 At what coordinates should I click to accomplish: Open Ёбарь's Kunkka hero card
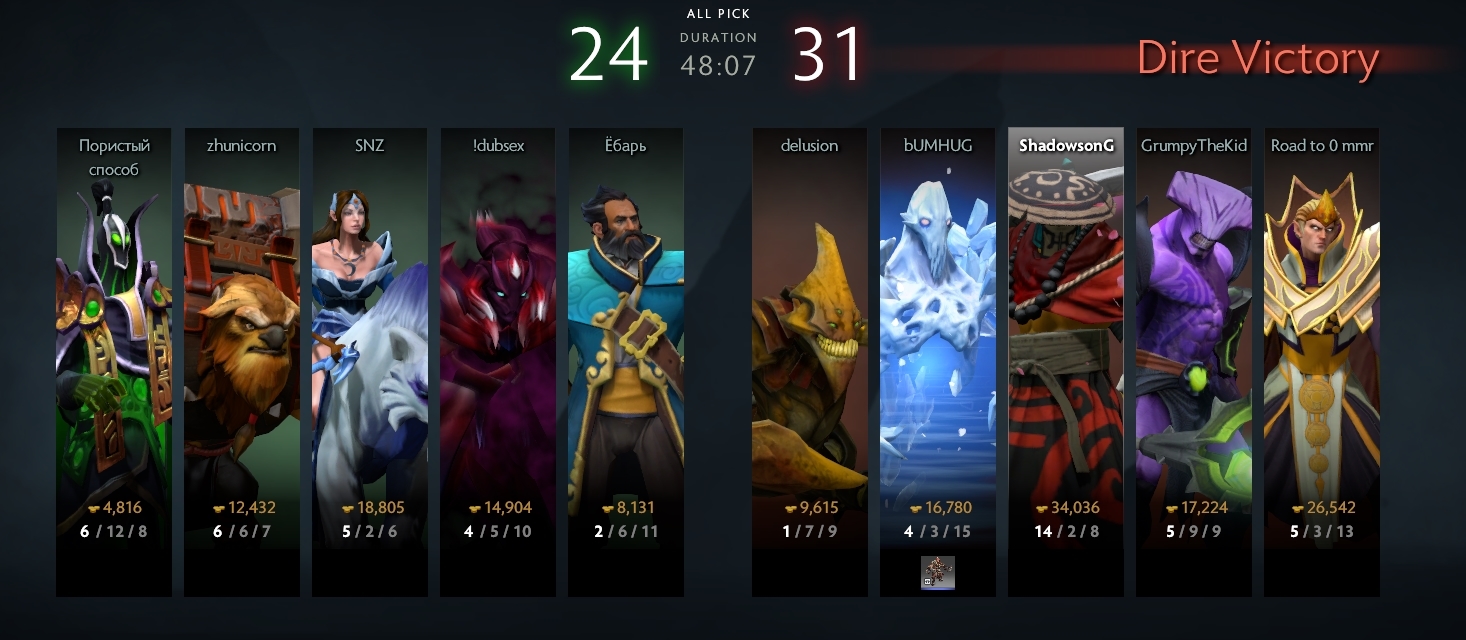click(x=625, y=340)
